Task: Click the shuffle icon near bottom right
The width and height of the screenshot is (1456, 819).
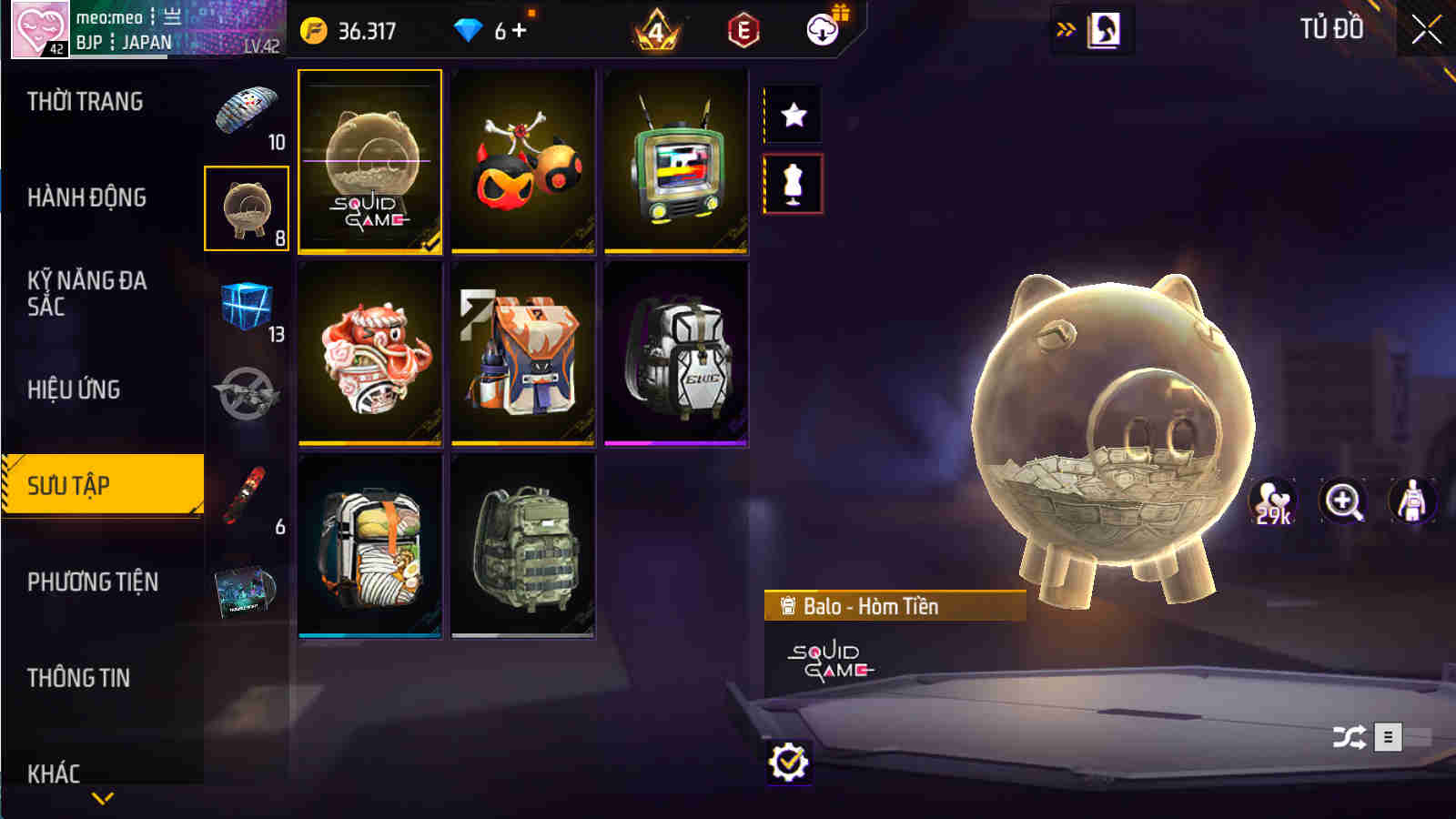Action: pyautogui.click(x=1349, y=735)
